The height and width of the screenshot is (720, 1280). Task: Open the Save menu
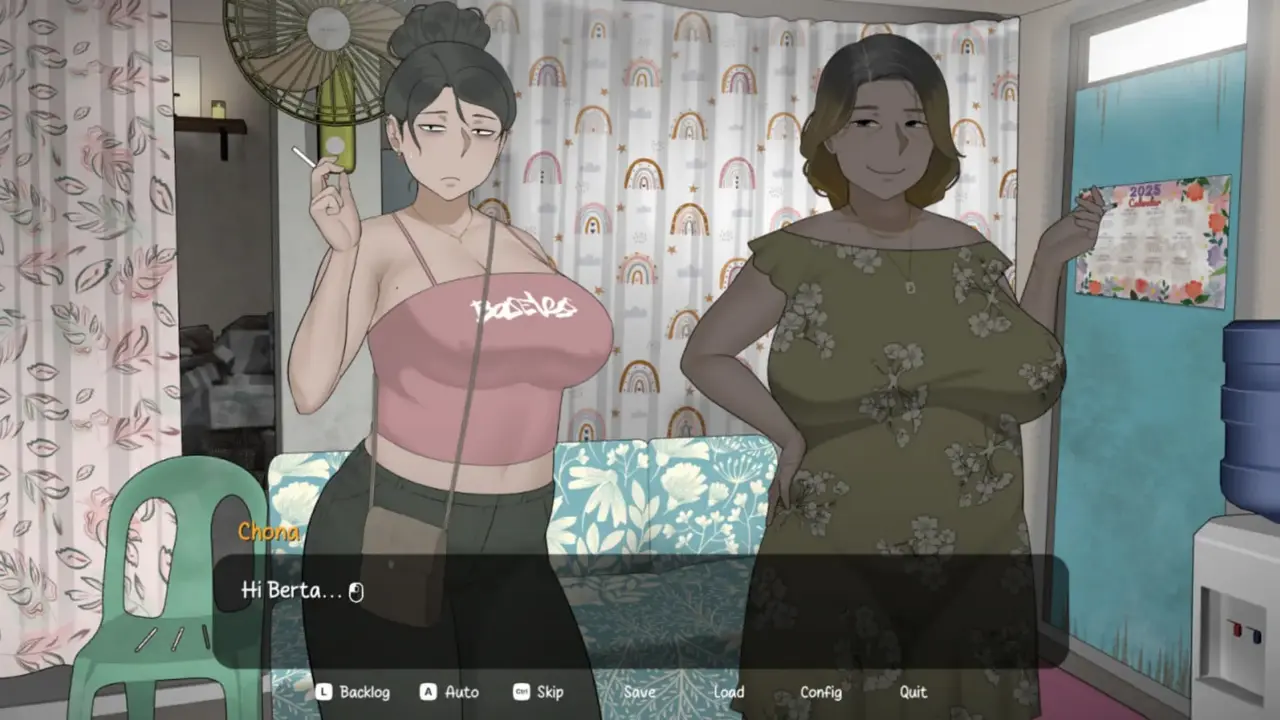pos(639,692)
